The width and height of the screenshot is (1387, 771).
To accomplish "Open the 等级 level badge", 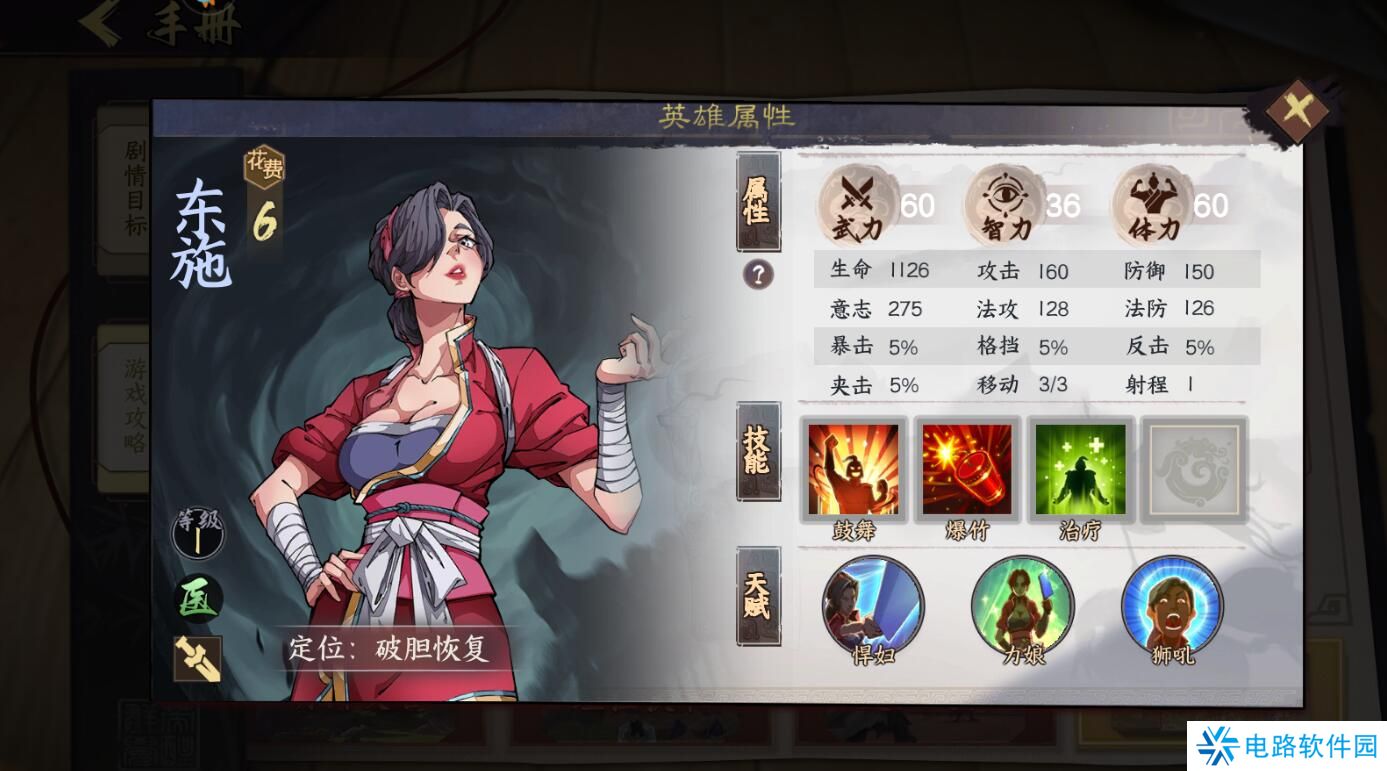I will point(196,535).
